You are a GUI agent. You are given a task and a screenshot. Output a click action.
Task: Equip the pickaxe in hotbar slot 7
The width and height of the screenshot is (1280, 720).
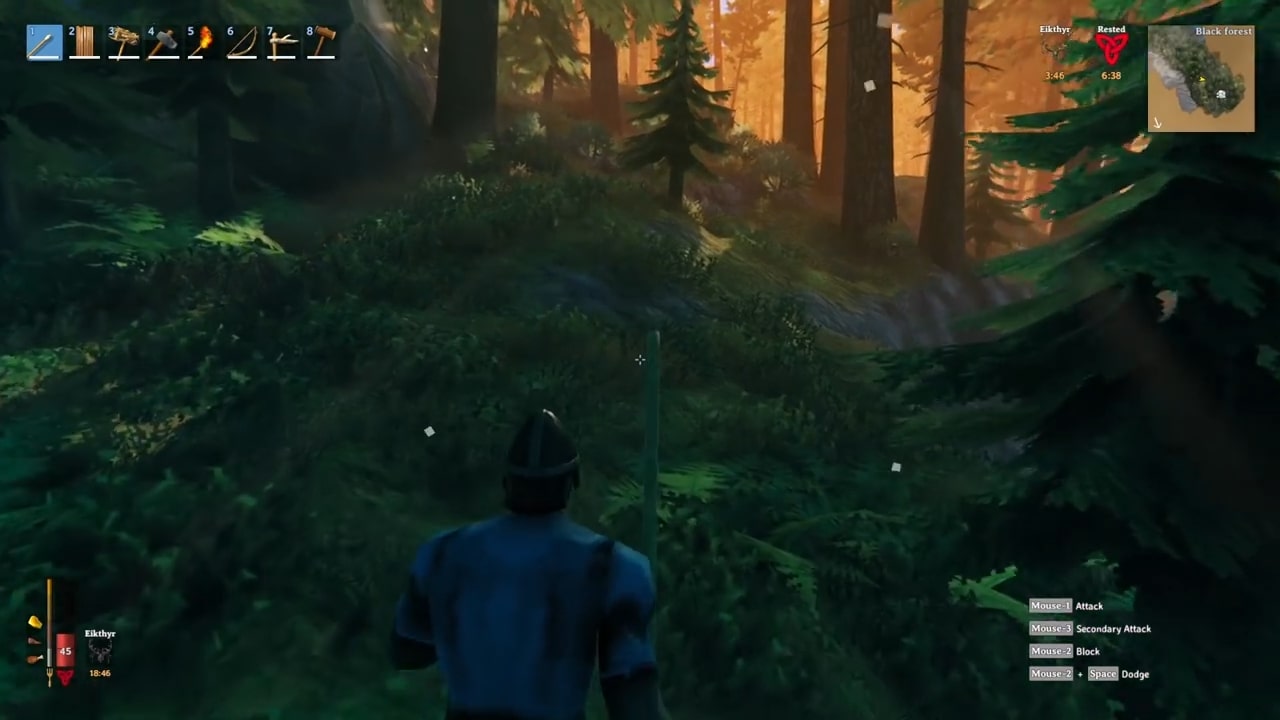pyautogui.click(x=281, y=43)
